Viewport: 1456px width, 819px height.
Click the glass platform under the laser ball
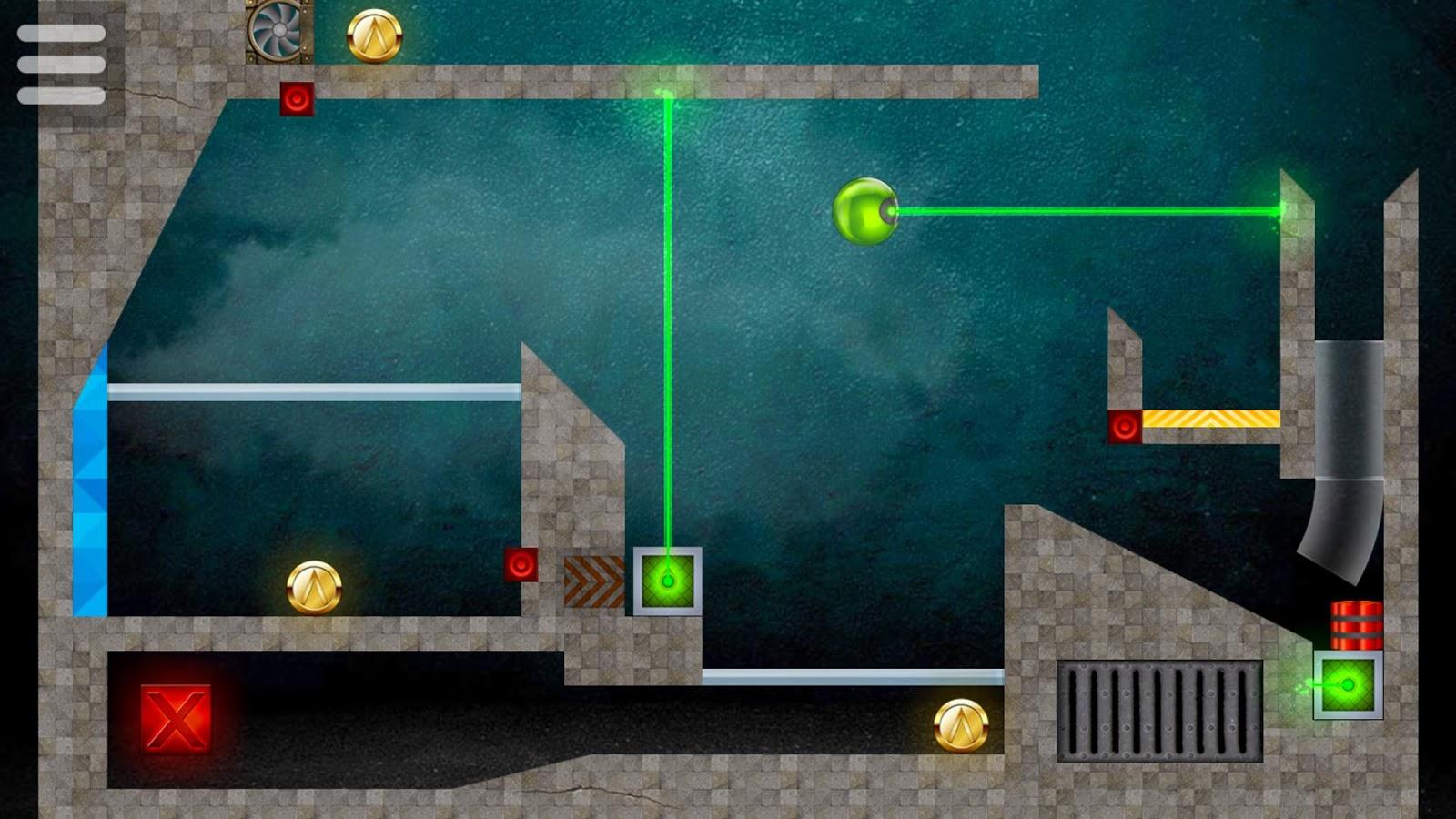851,677
